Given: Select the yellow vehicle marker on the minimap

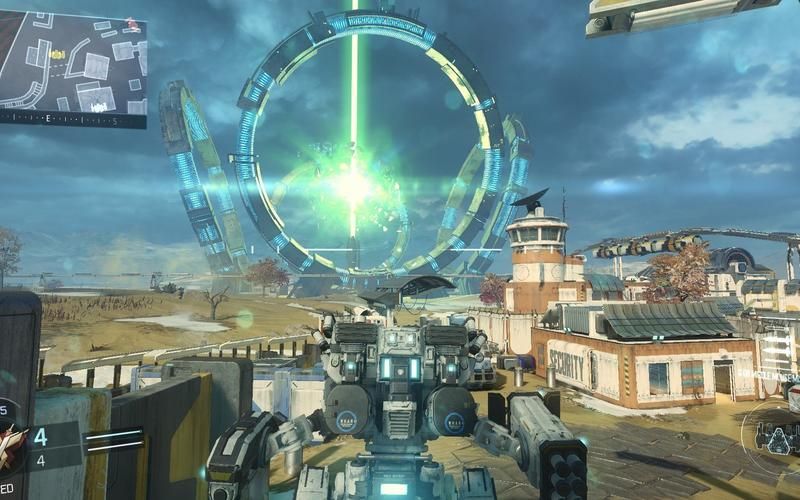Looking at the screenshot, I should (57, 53).
